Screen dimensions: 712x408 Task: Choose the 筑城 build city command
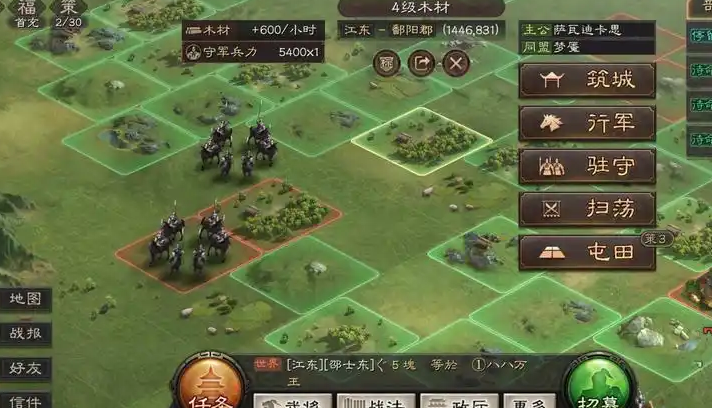[587, 80]
